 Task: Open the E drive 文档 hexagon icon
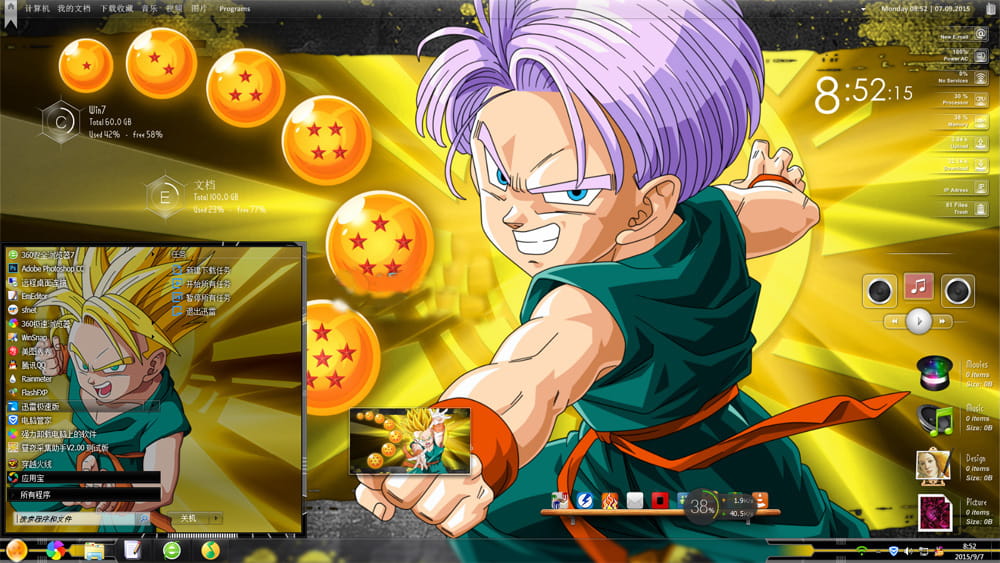[166, 196]
